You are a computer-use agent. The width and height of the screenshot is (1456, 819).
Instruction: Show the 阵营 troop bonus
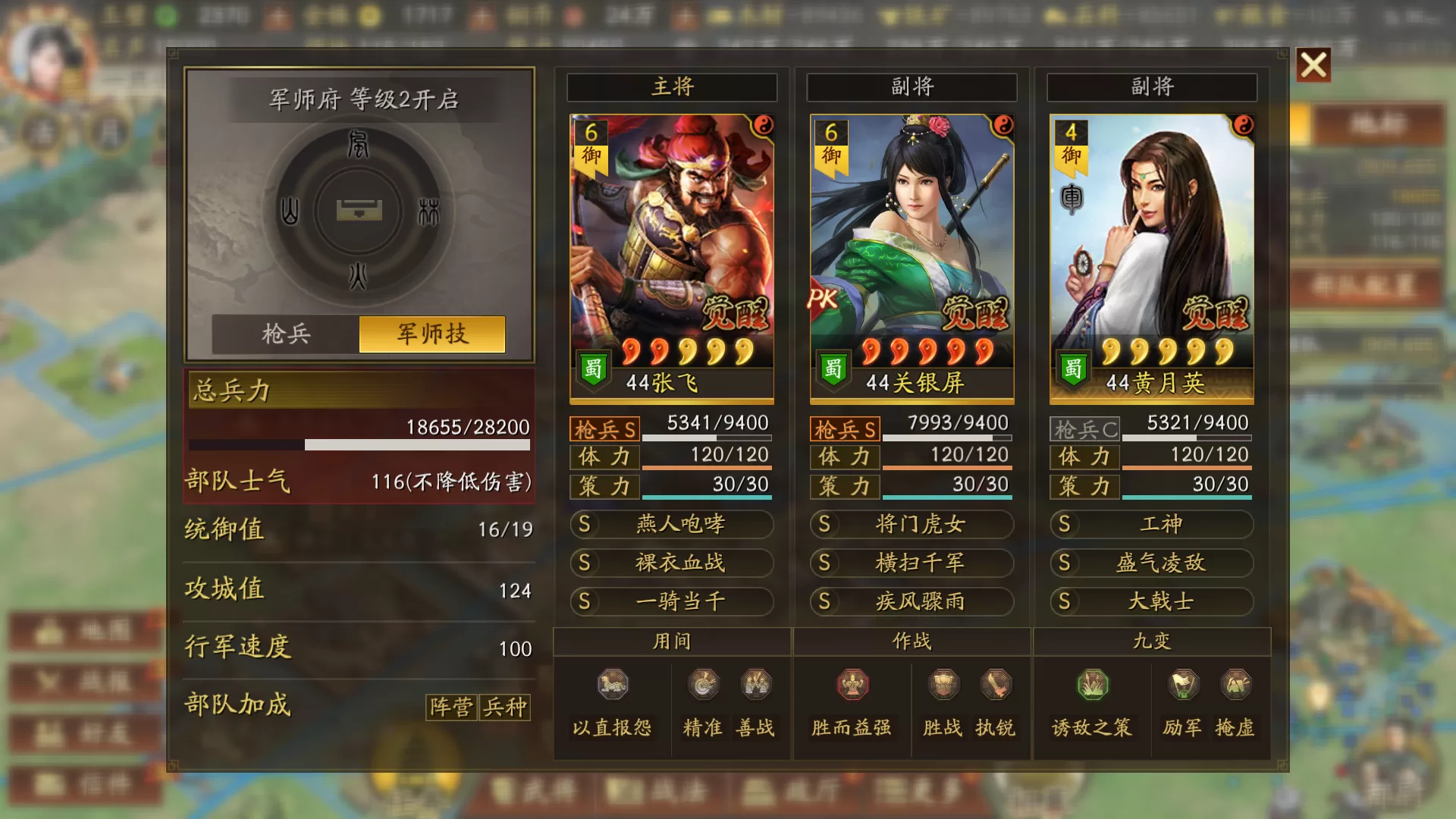pos(452,707)
